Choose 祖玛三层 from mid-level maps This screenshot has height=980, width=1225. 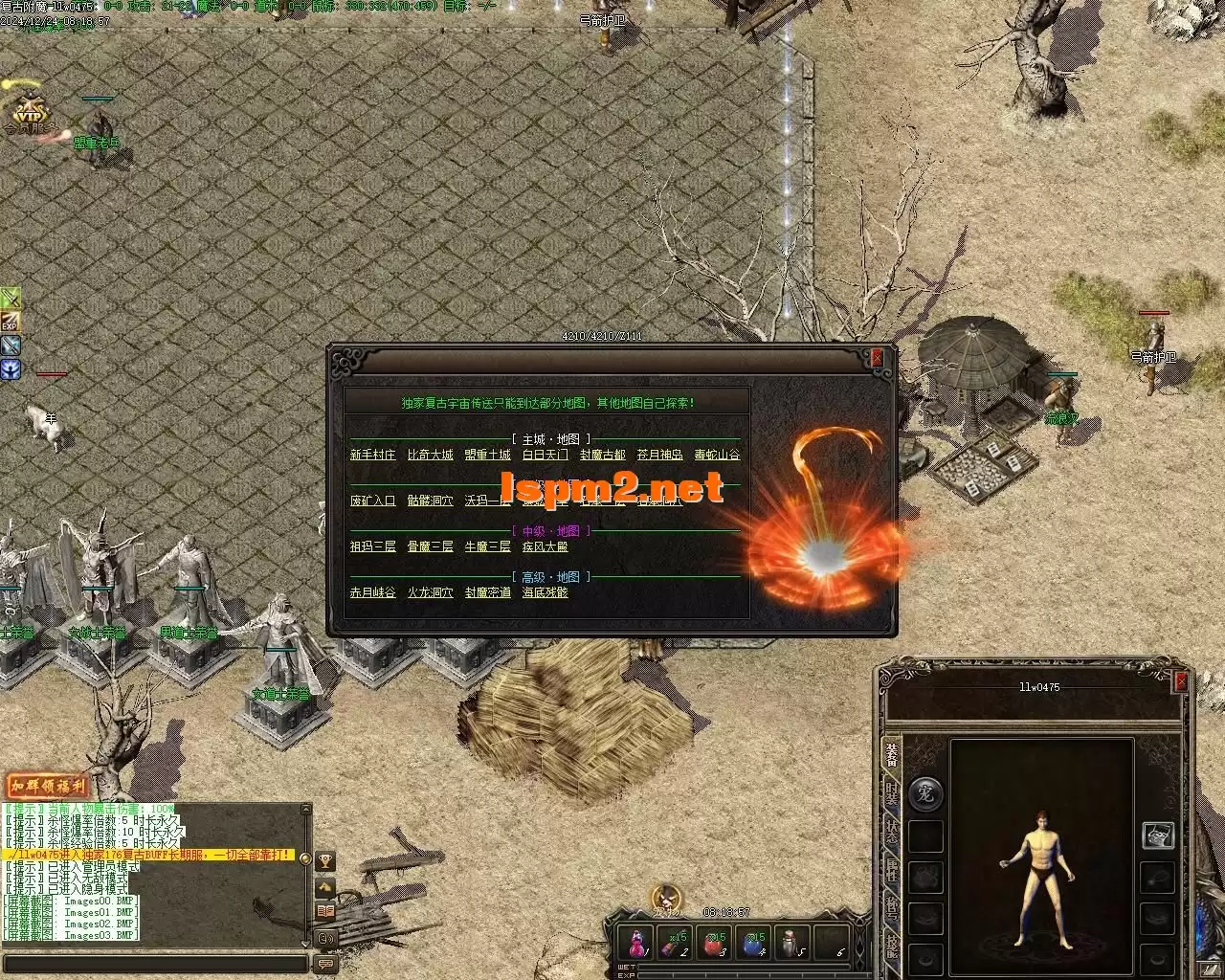click(x=372, y=546)
